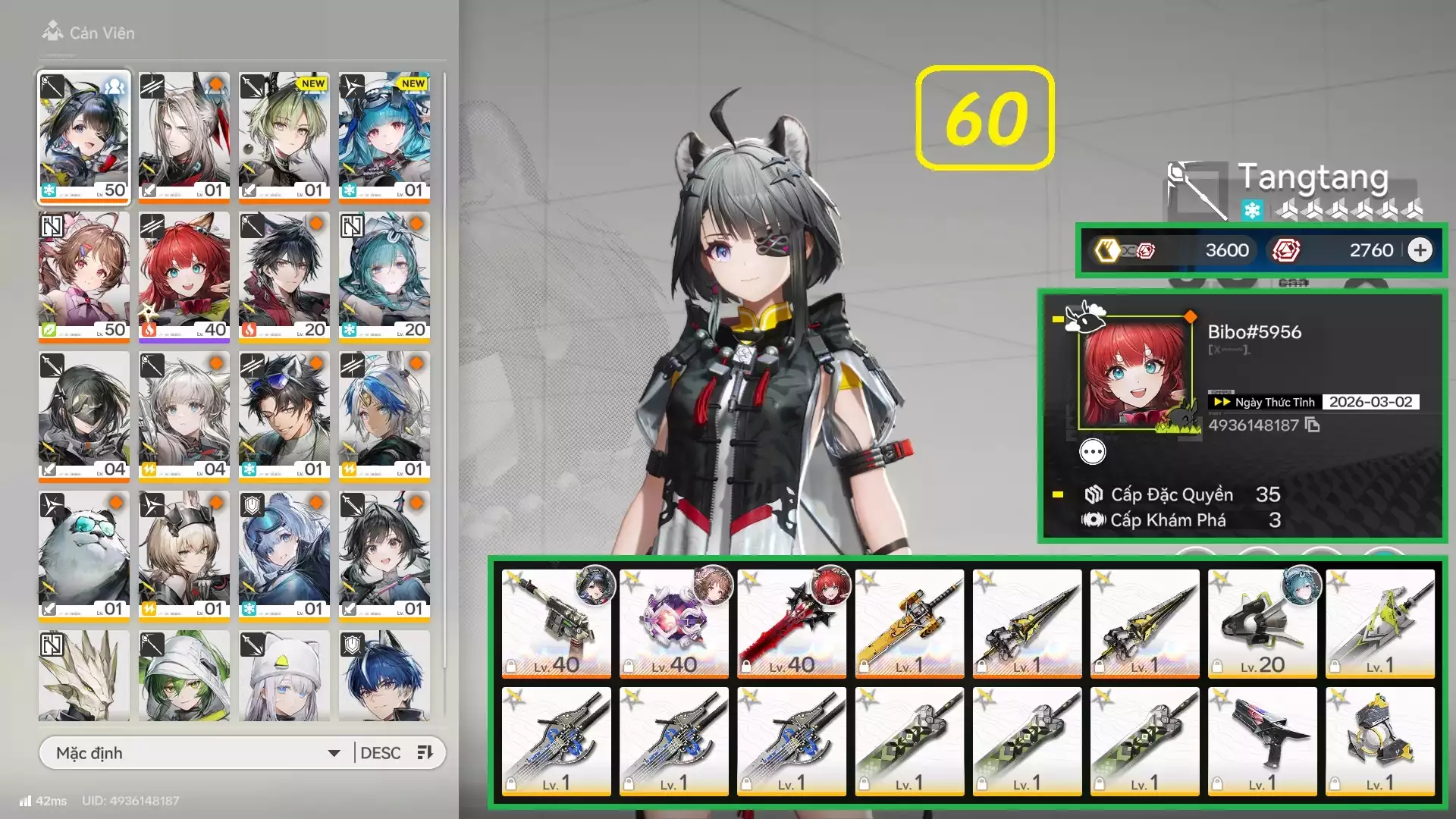Image resolution: width=1456 pixels, height=819 pixels.
Task: Select the level 40 purple orb weapon
Action: pyautogui.click(x=673, y=623)
